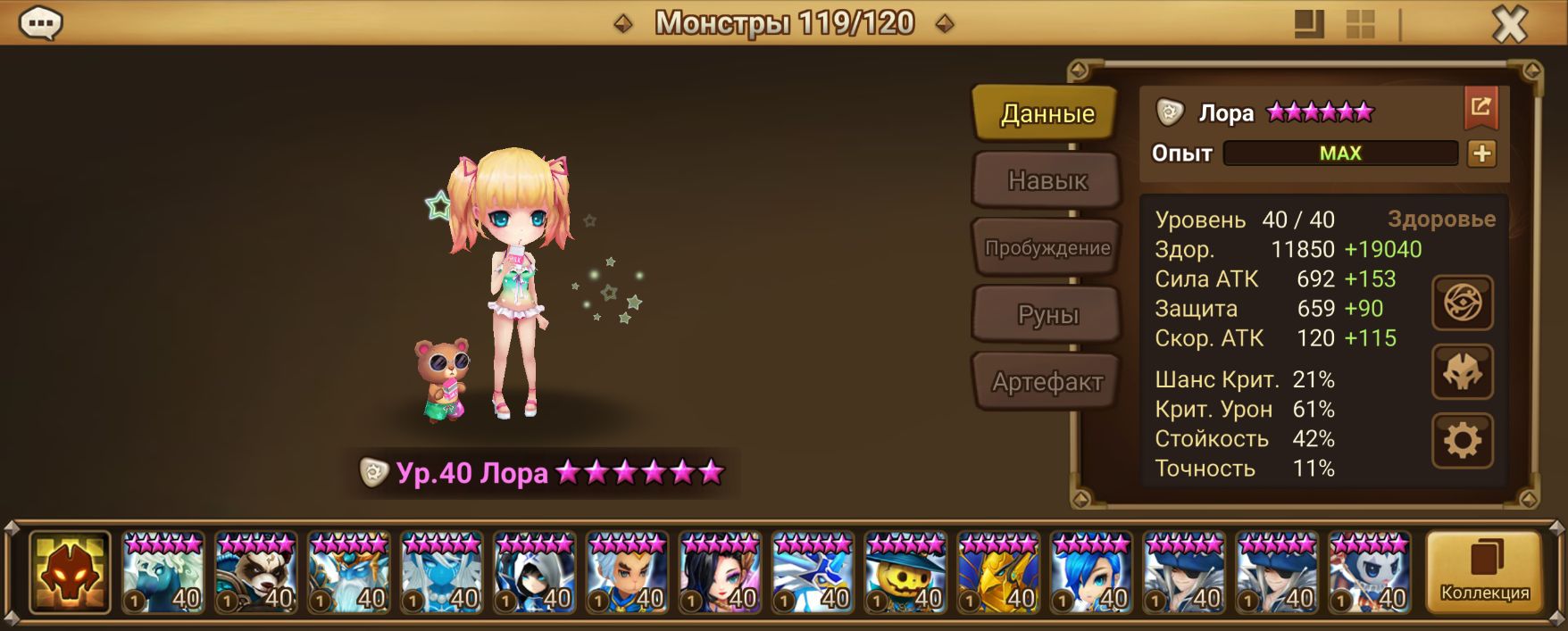
Task: Click the monster skull mask button in stats panel
Action: pos(1462,371)
